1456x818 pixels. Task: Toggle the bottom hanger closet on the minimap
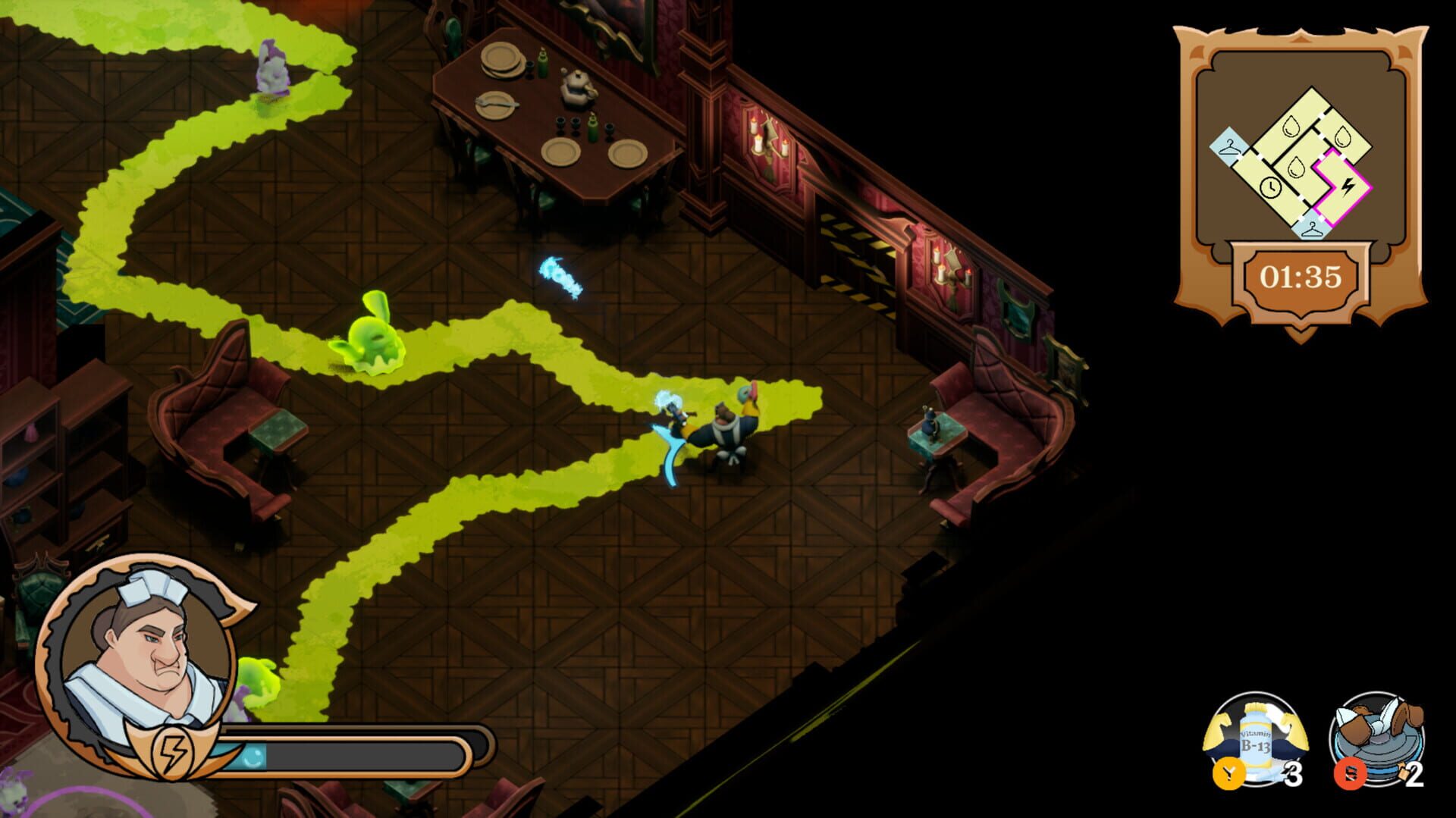(x=1311, y=229)
